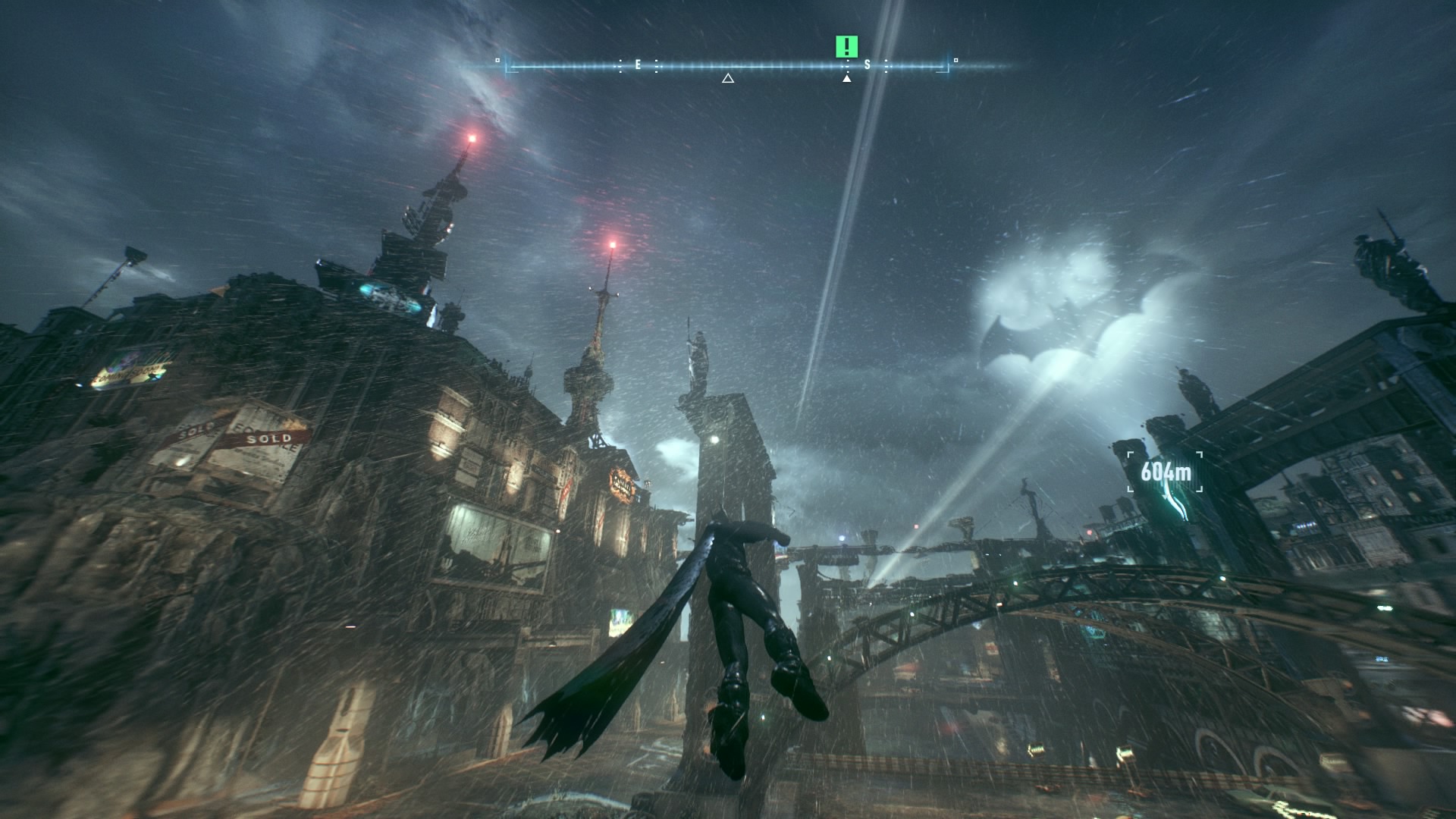Click the green exclamation mission marker
Screen dimensions: 1456x819
(846, 47)
